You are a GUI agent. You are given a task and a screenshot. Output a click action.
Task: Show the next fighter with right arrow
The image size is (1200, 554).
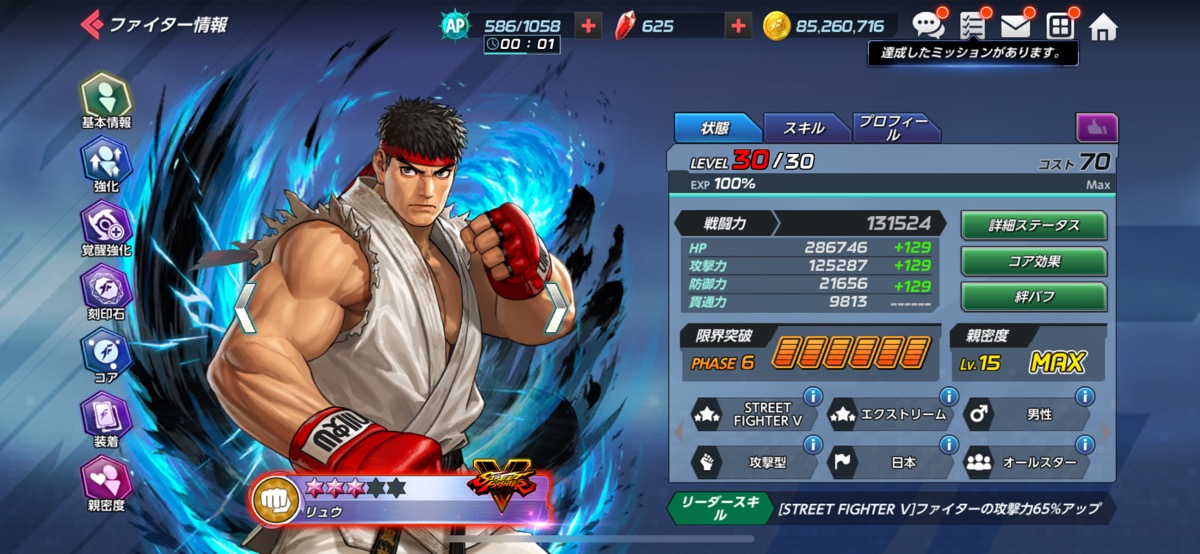[556, 307]
